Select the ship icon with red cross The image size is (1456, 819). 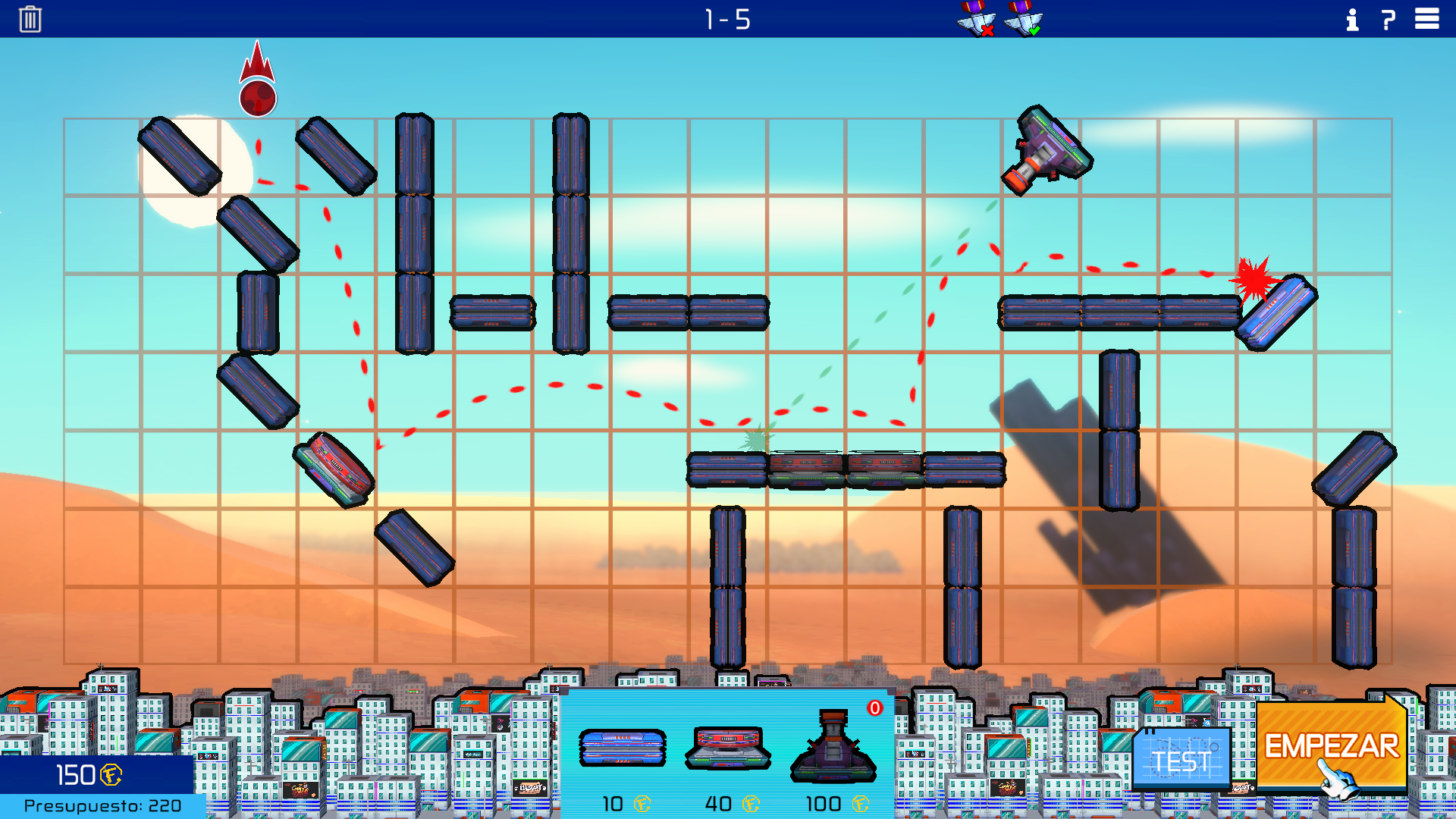[x=976, y=19]
